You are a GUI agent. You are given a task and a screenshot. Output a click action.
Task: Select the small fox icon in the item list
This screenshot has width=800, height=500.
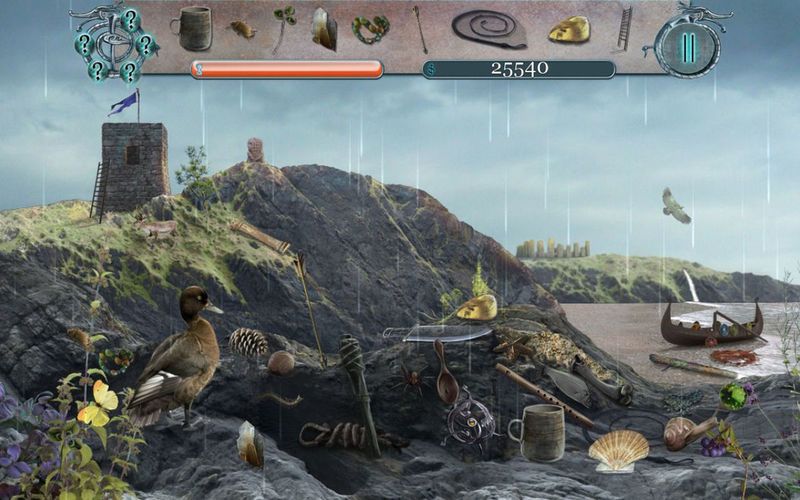click(242, 29)
